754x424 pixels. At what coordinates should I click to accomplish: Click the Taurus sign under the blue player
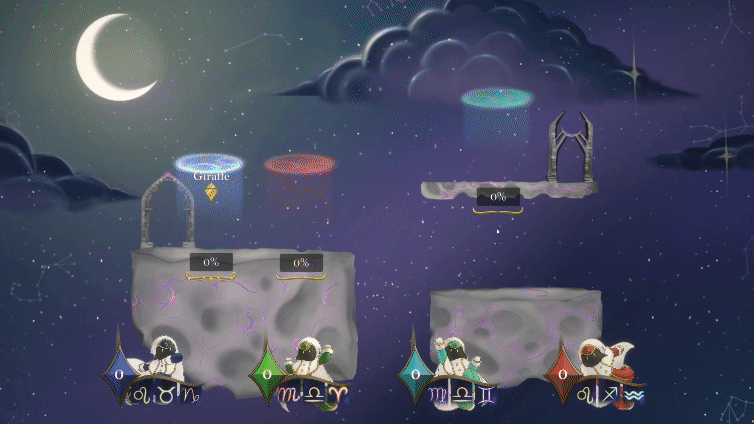tap(166, 395)
